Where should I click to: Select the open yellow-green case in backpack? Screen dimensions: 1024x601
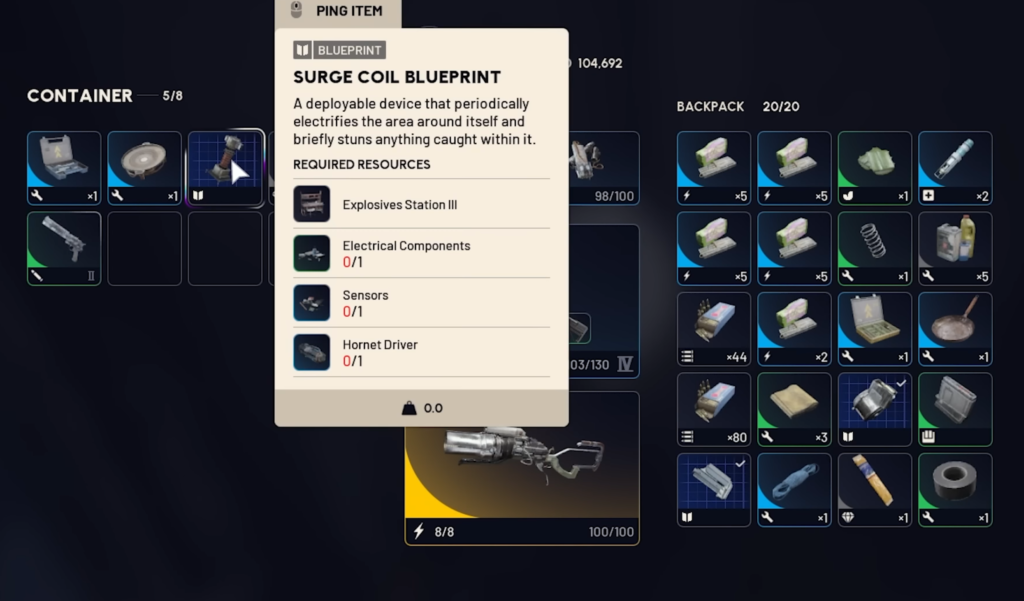[875, 329]
